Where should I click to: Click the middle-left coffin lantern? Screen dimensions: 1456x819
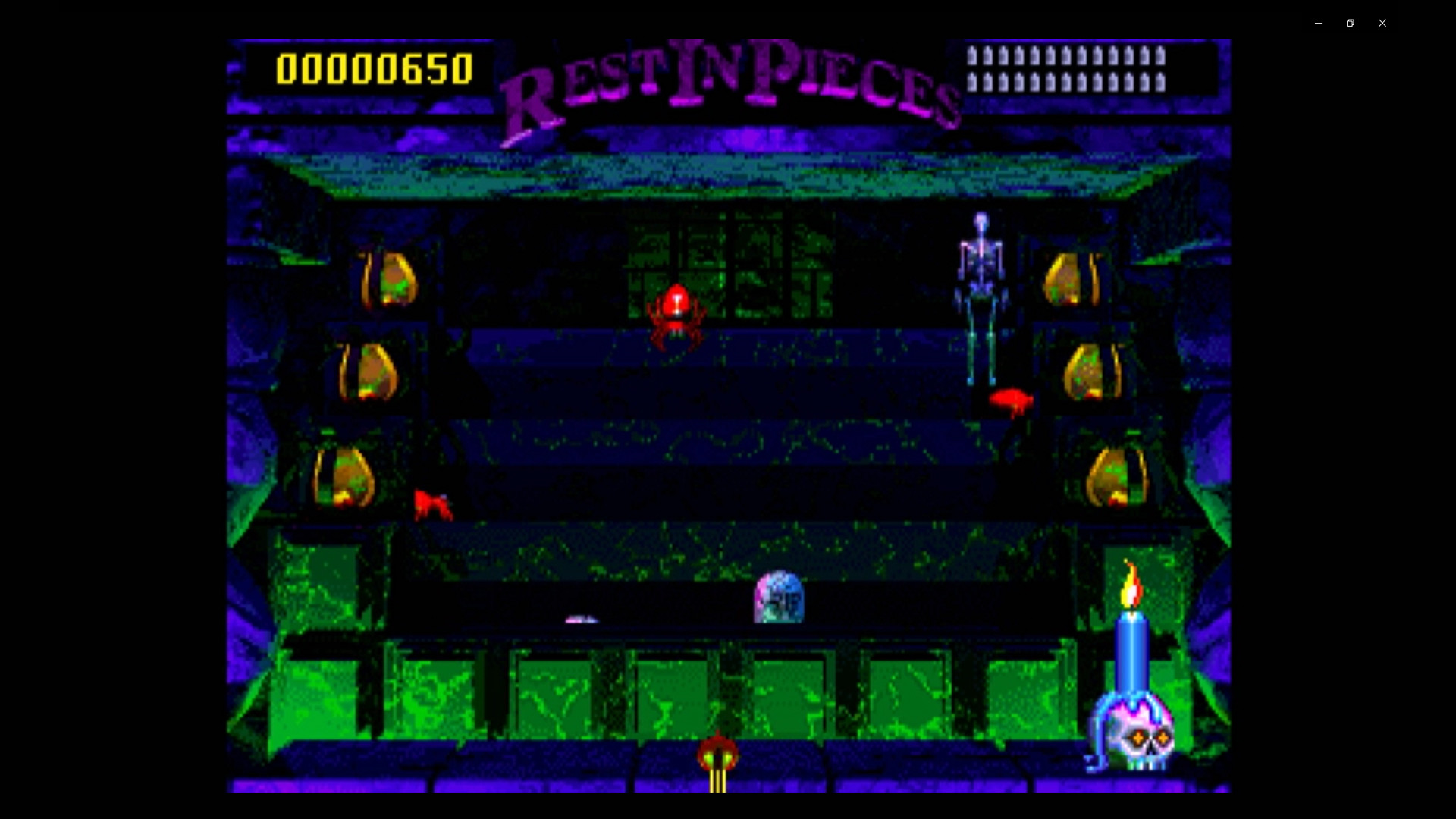[368, 372]
